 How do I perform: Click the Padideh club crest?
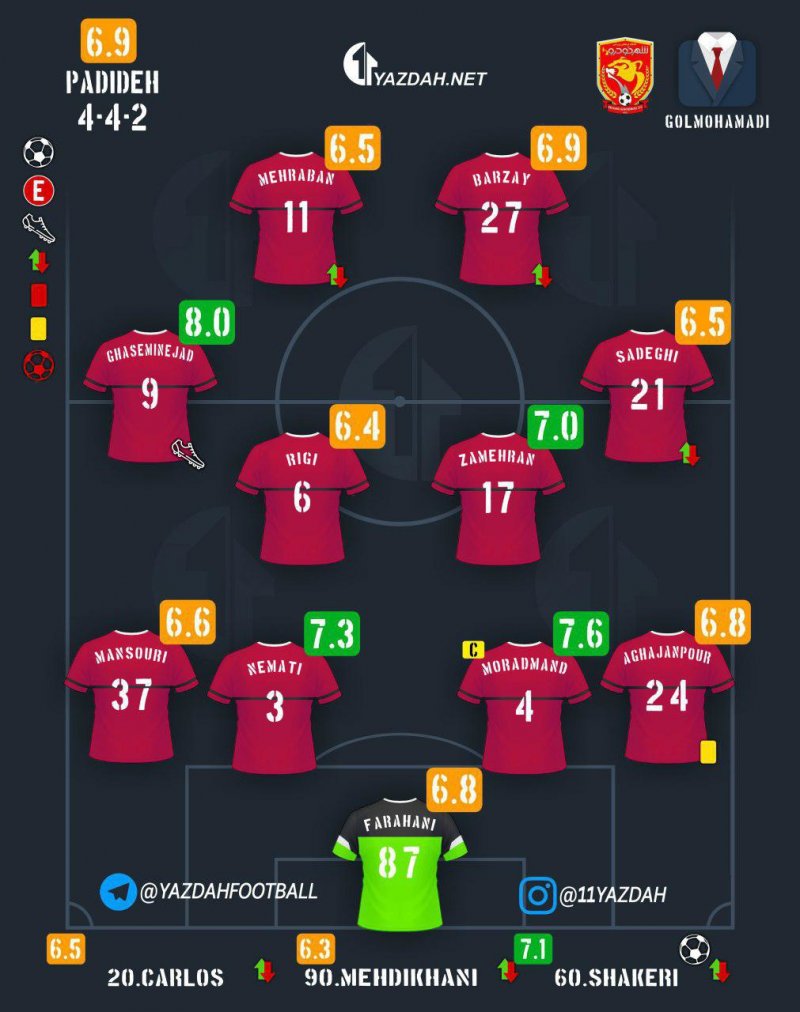pos(625,75)
